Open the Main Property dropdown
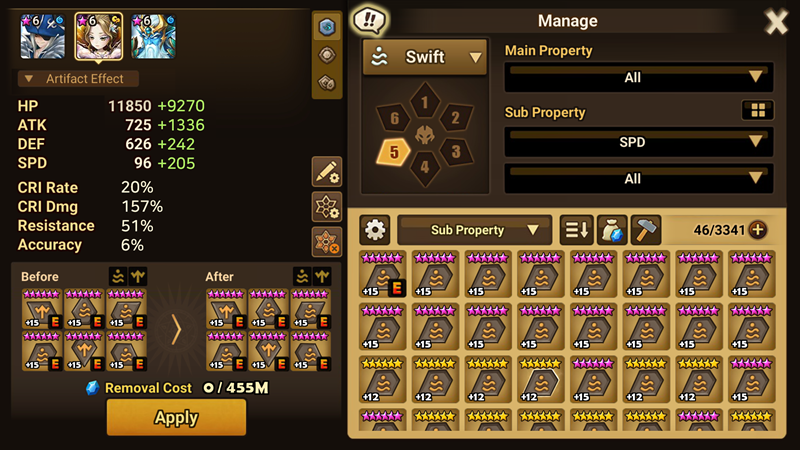The height and width of the screenshot is (450, 800). coord(638,77)
